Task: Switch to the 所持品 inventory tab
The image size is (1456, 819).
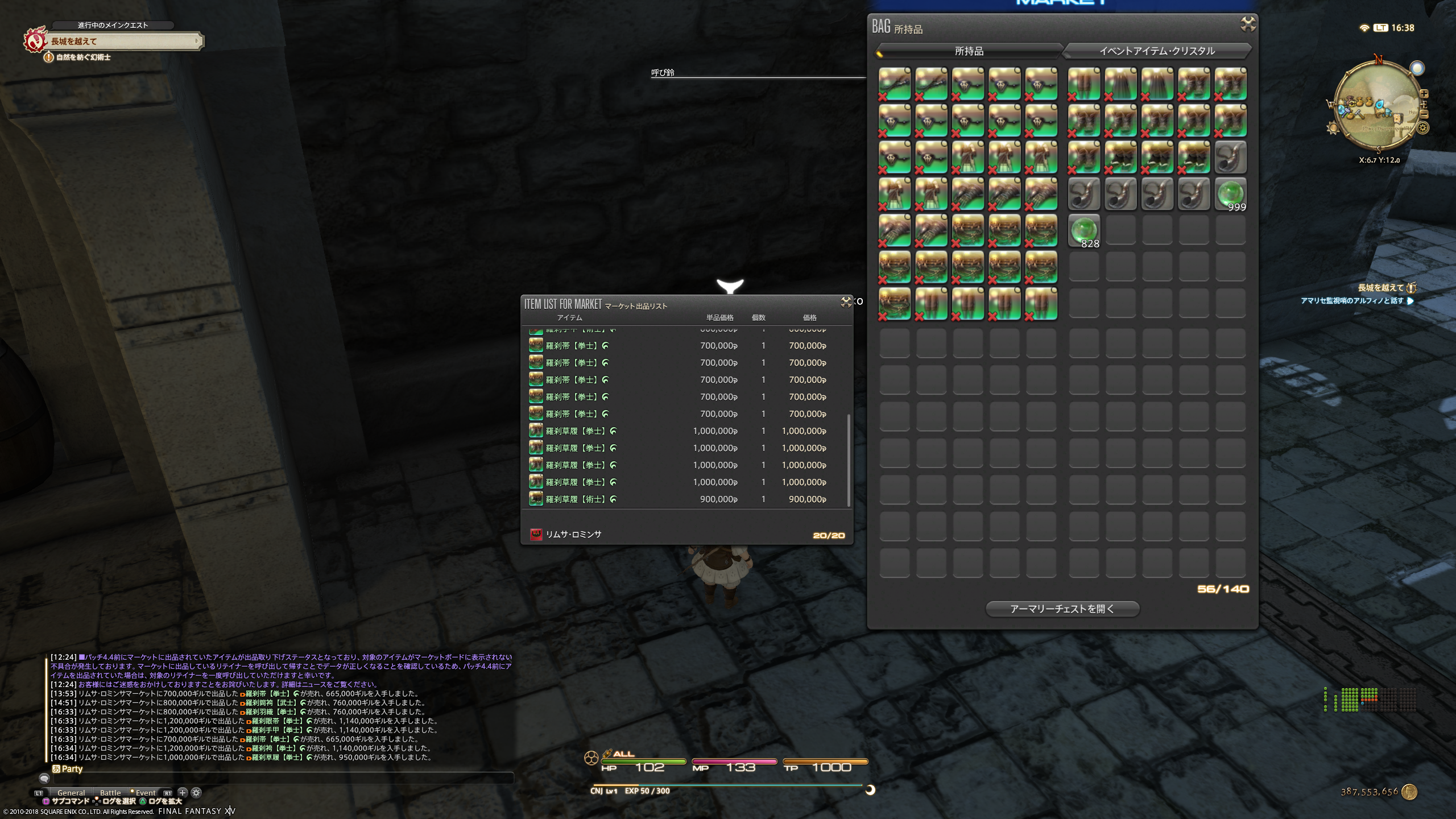Action: point(969,51)
